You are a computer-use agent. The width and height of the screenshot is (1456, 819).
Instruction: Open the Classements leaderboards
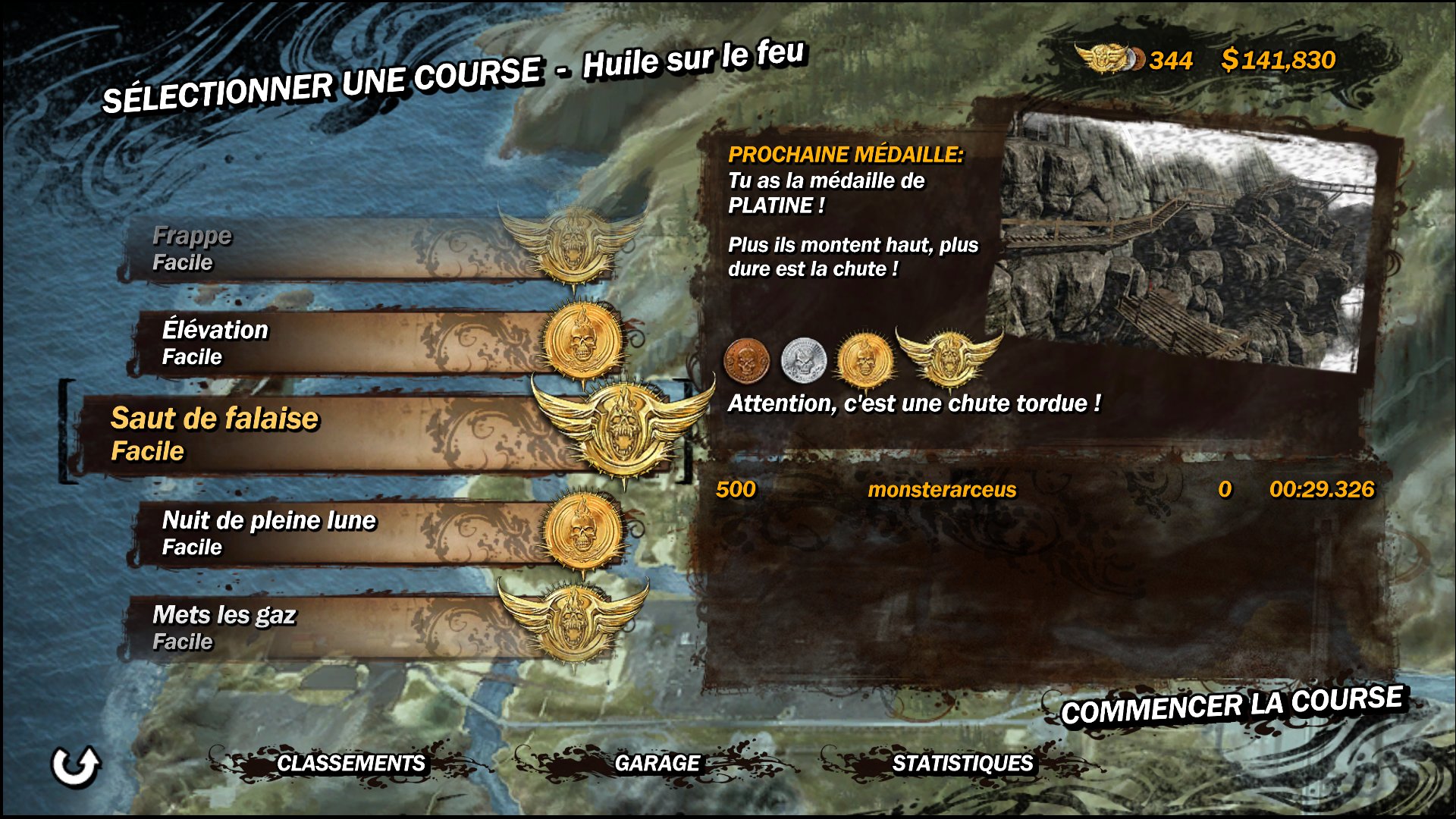tap(350, 763)
